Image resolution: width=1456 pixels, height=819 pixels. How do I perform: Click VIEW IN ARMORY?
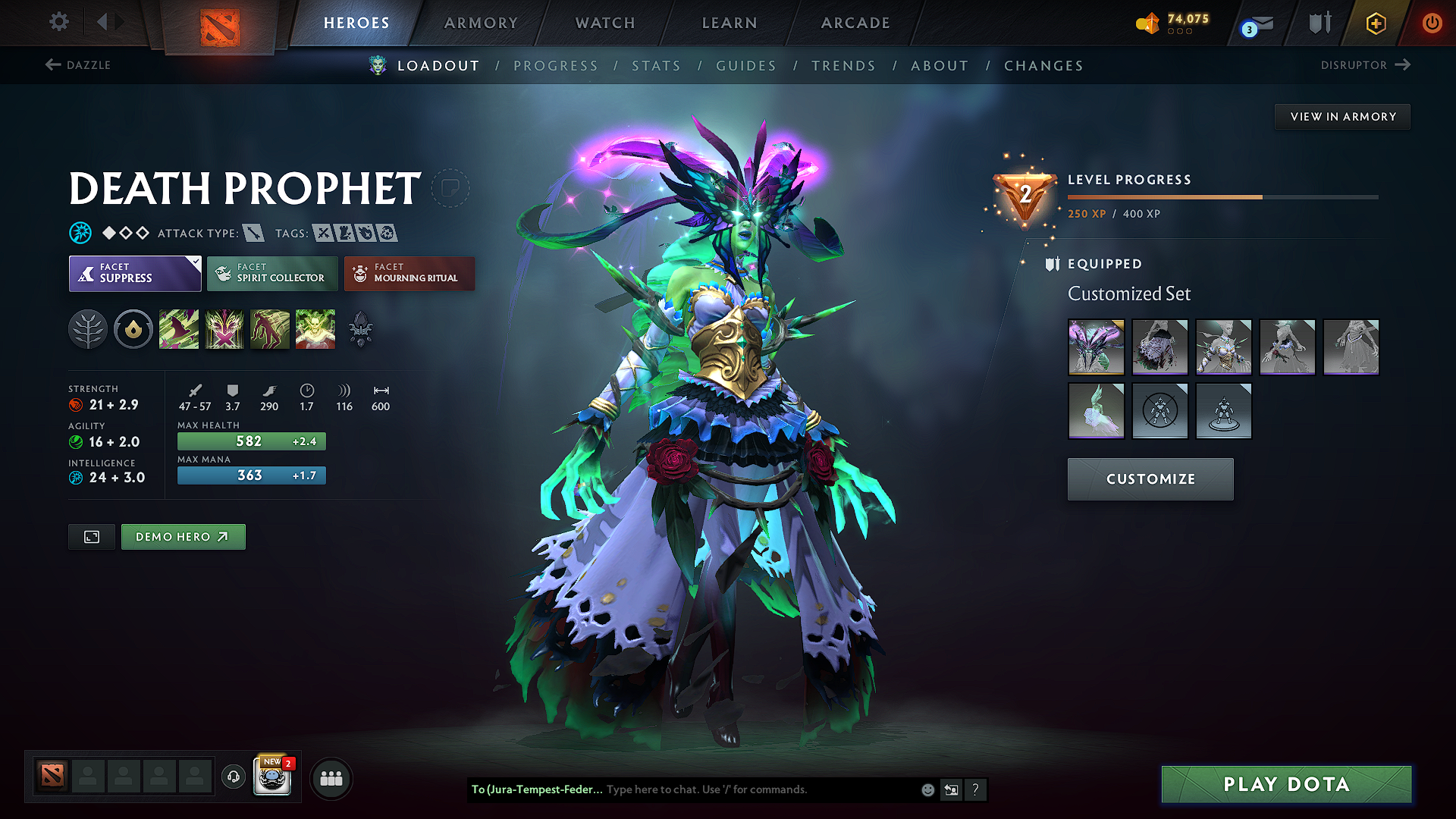1341,116
